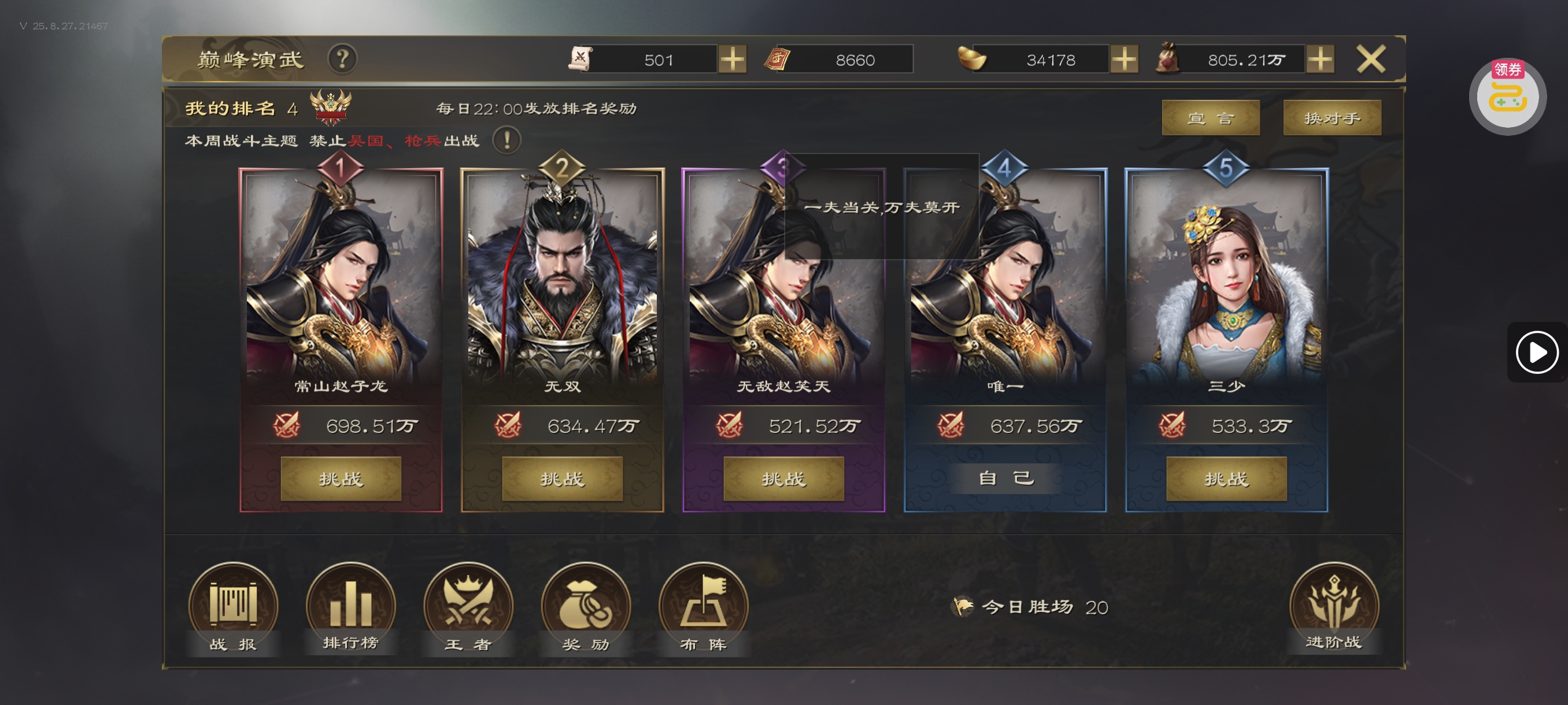The image size is (1568, 705).
Task: View the 排行榜 leaderboard
Action: click(x=350, y=608)
